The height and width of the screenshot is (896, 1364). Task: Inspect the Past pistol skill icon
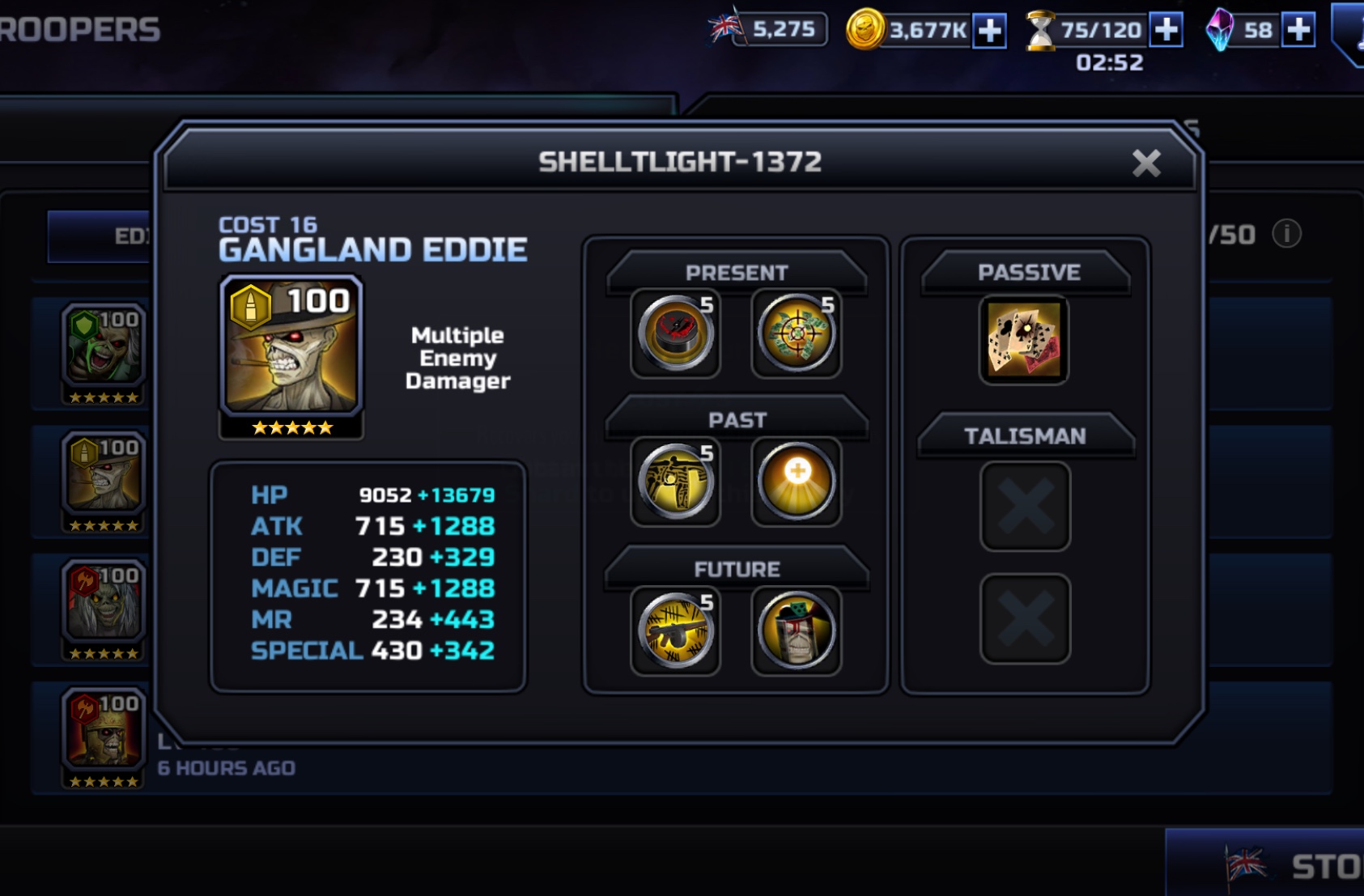tap(675, 482)
